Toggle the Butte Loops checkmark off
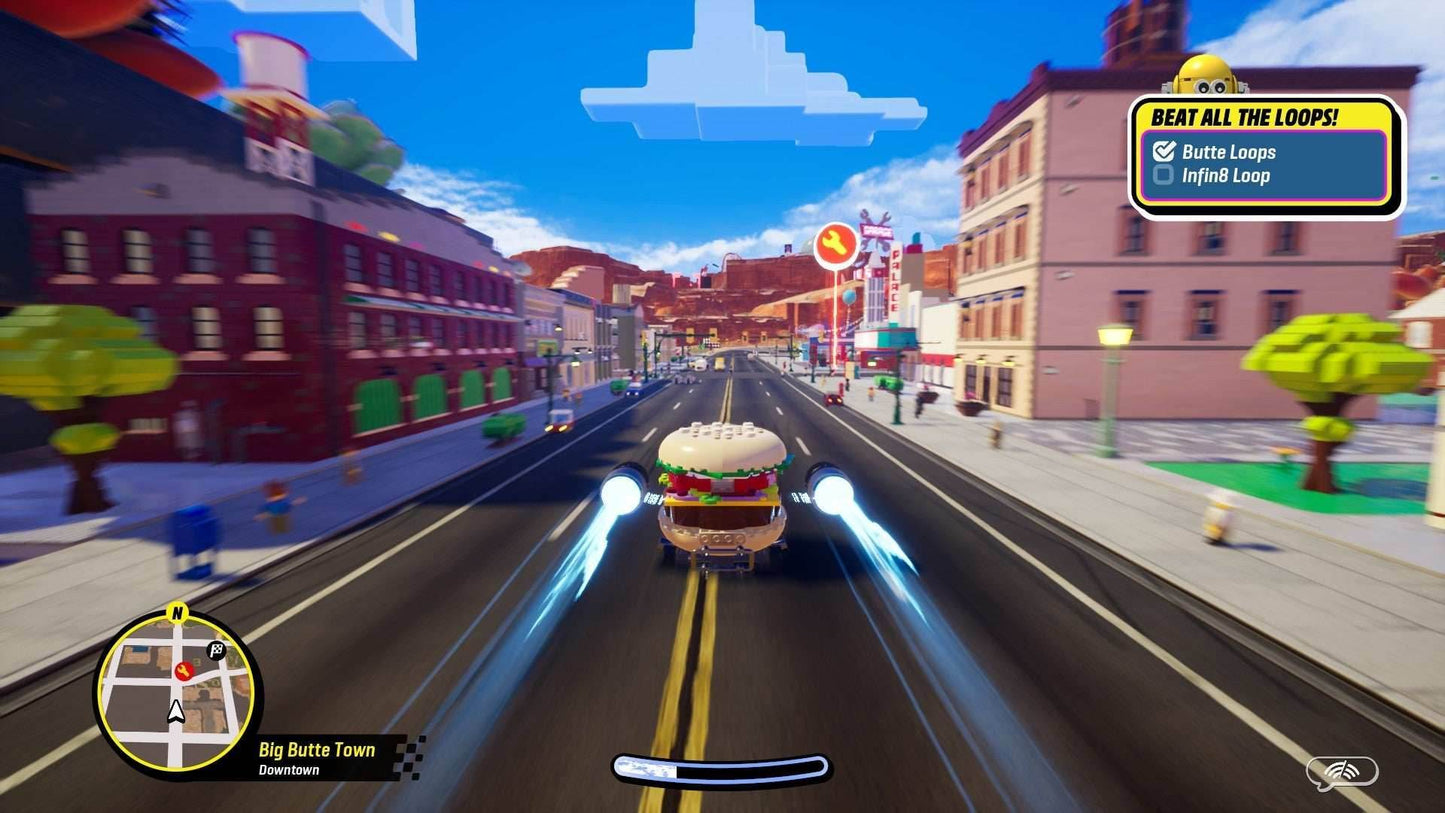The height and width of the screenshot is (813, 1445). tap(1163, 151)
